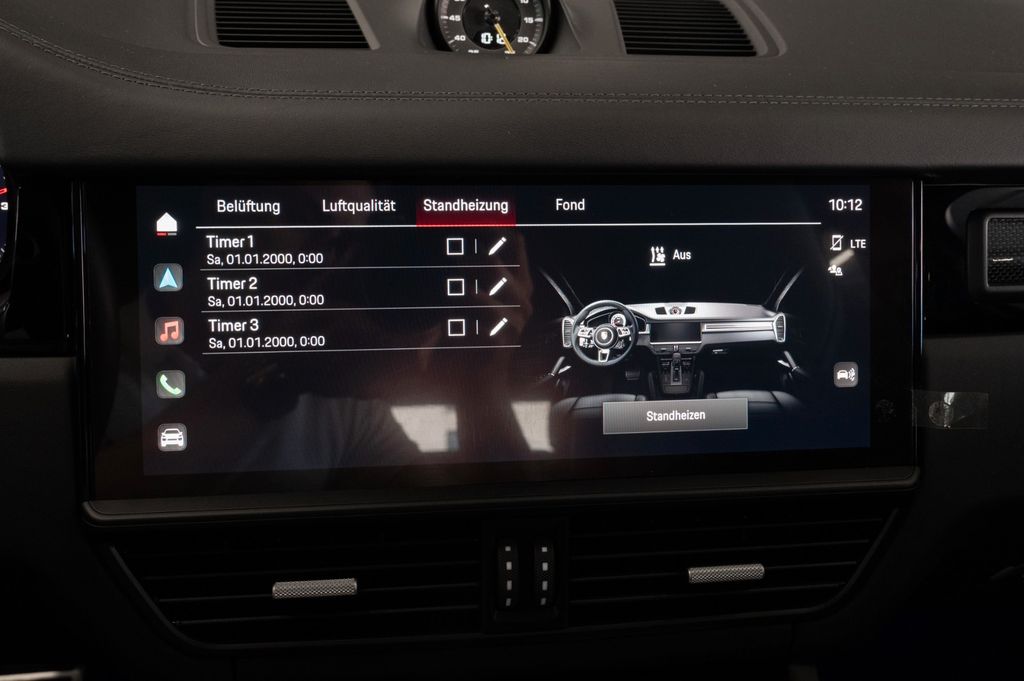Screen dimensions: 1024x681
Task: Open the Luftqualität tab
Action: click(358, 206)
